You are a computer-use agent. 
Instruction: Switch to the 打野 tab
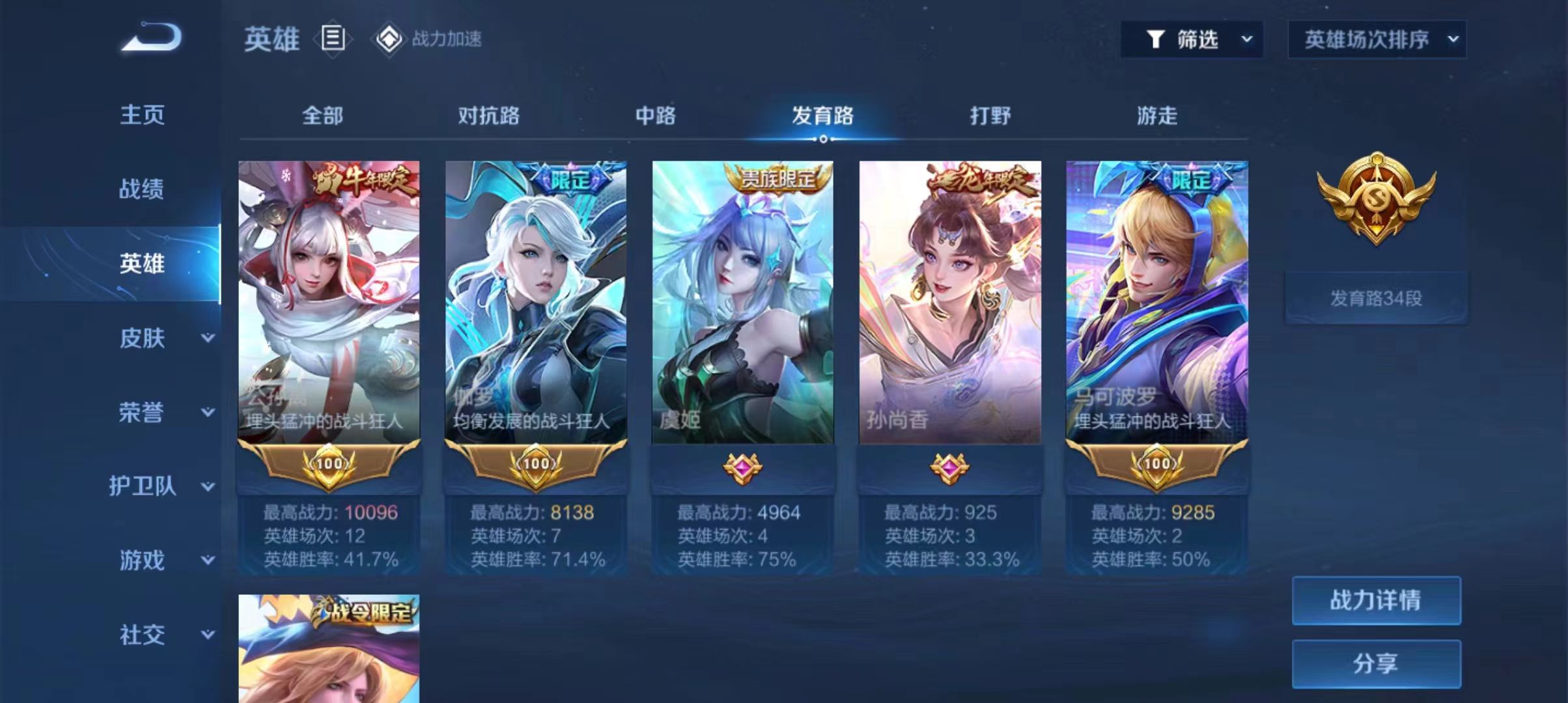(990, 116)
